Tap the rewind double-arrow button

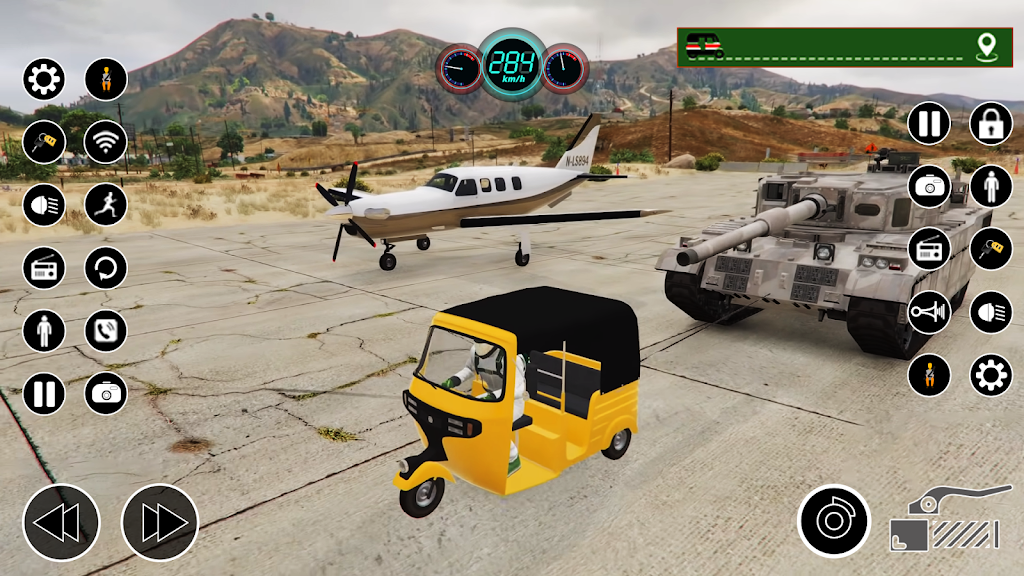point(61,522)
